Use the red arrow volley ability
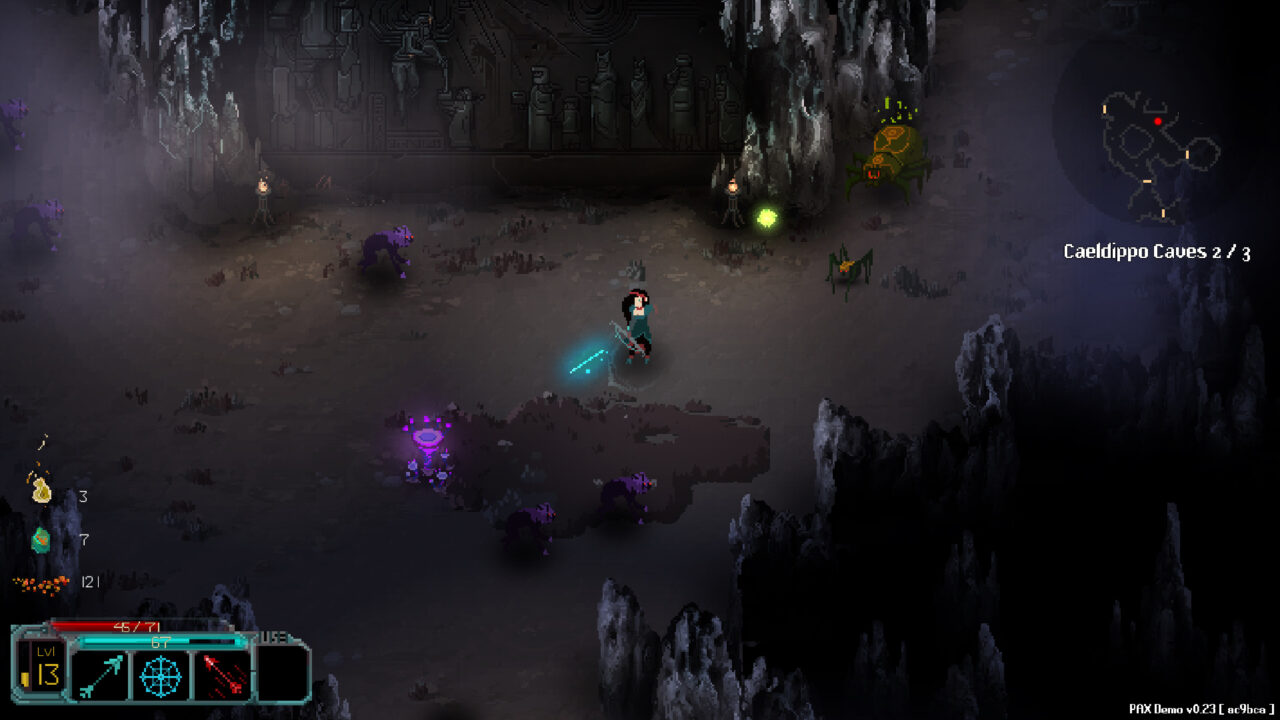The width and height of the screenshot is (1280, 720). click(x=221, y=675)
